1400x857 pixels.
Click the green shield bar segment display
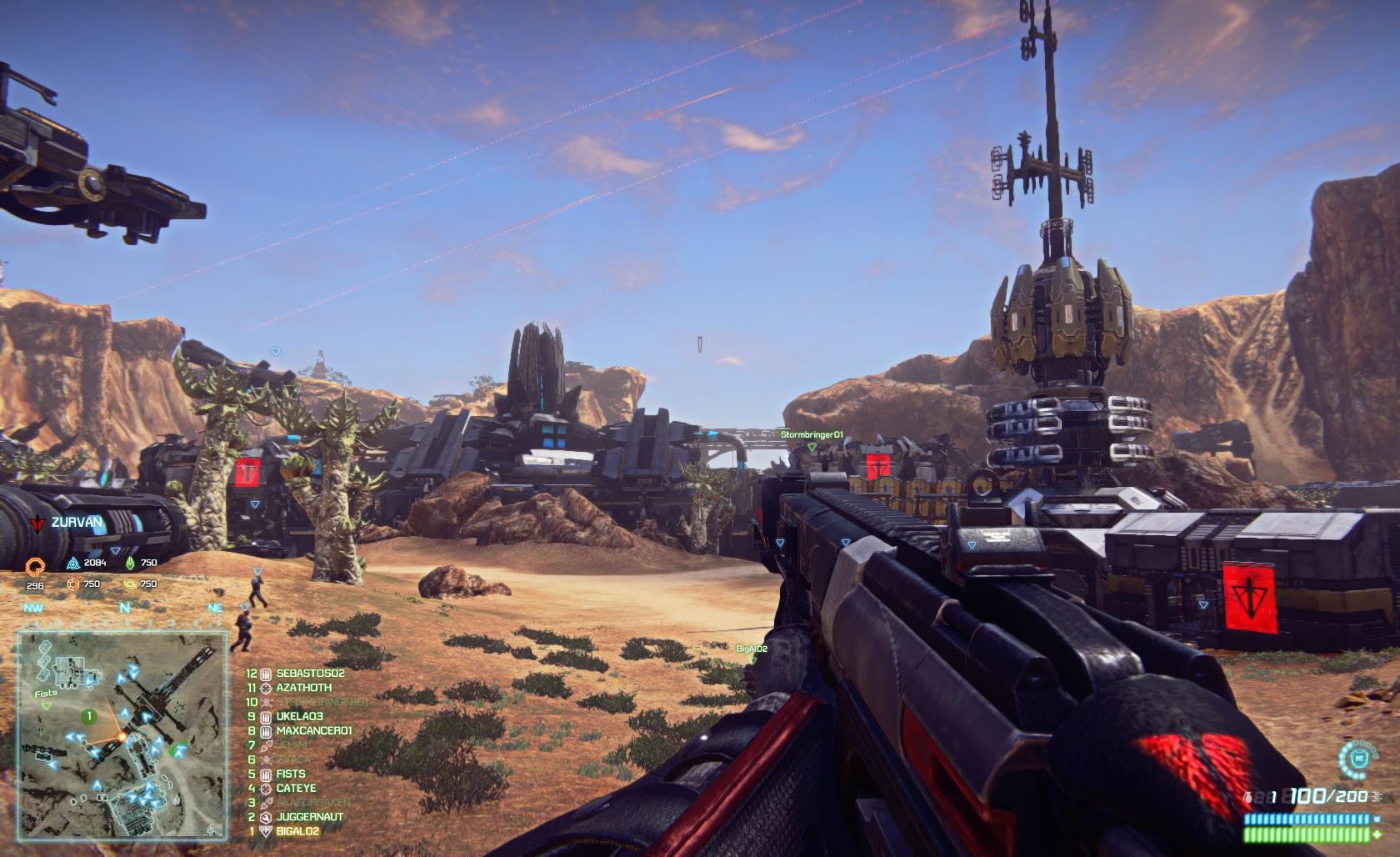coord(1306,834)
